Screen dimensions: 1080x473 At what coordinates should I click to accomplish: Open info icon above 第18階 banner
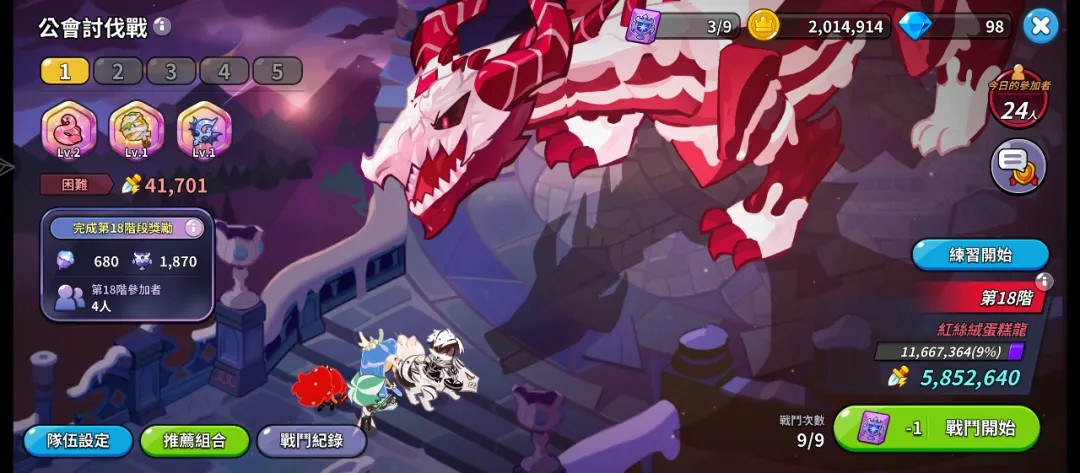(x=1044, y=281)
